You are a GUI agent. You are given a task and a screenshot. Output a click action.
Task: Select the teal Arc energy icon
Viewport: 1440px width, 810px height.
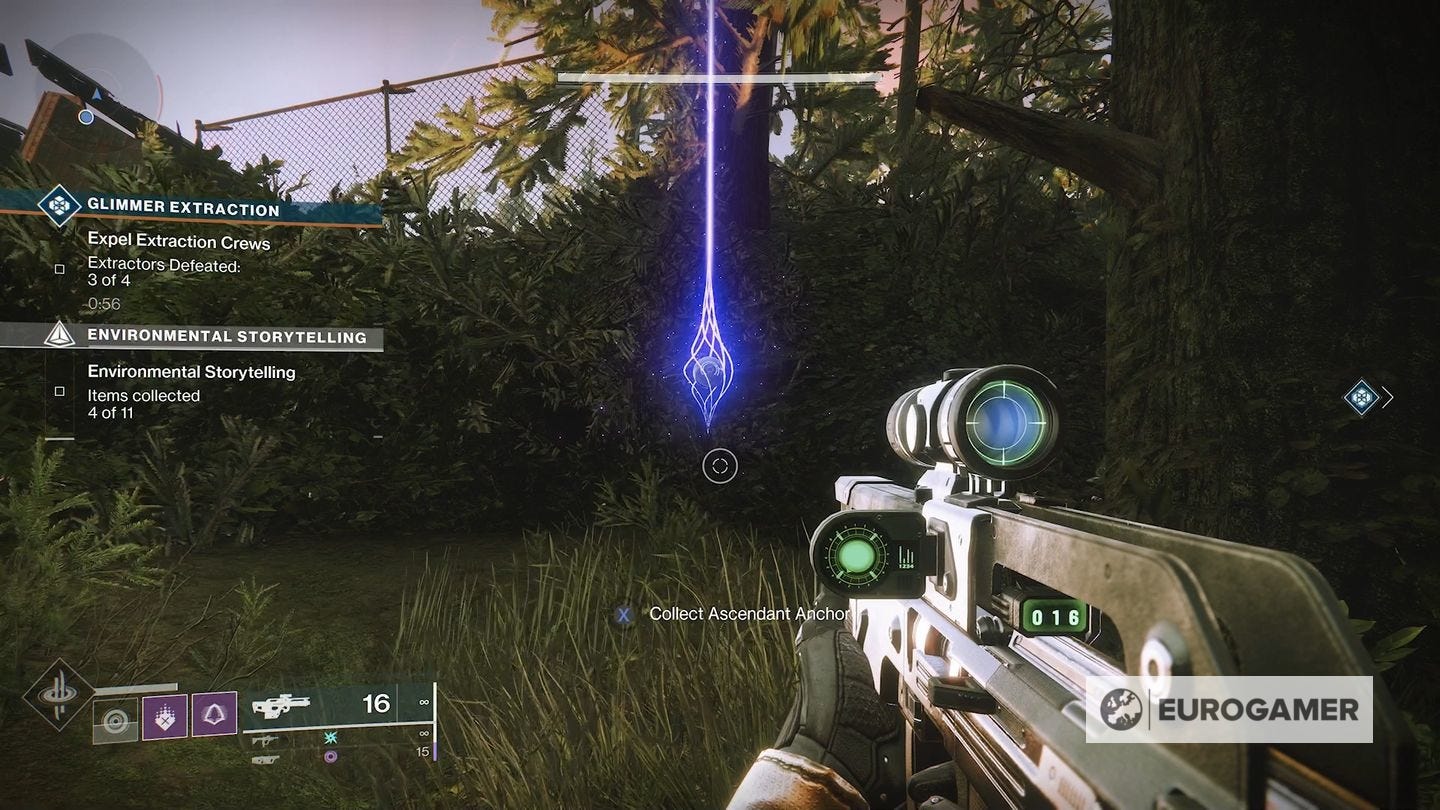pos(330,738)
